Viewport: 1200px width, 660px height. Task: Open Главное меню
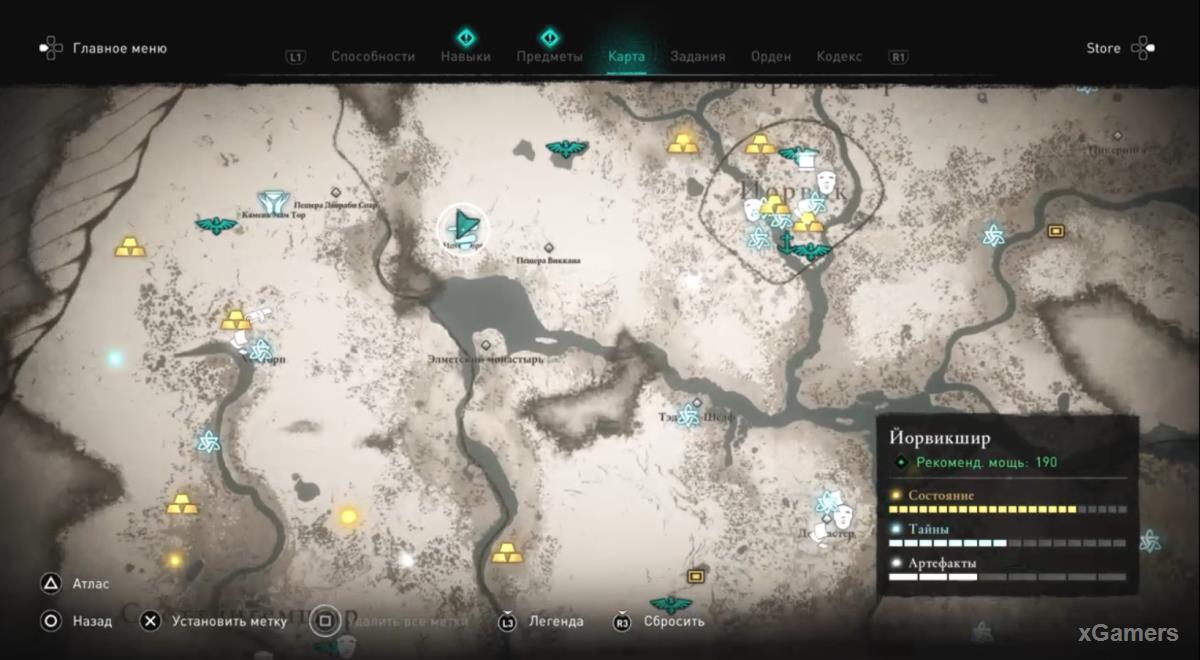click(118, 48)
